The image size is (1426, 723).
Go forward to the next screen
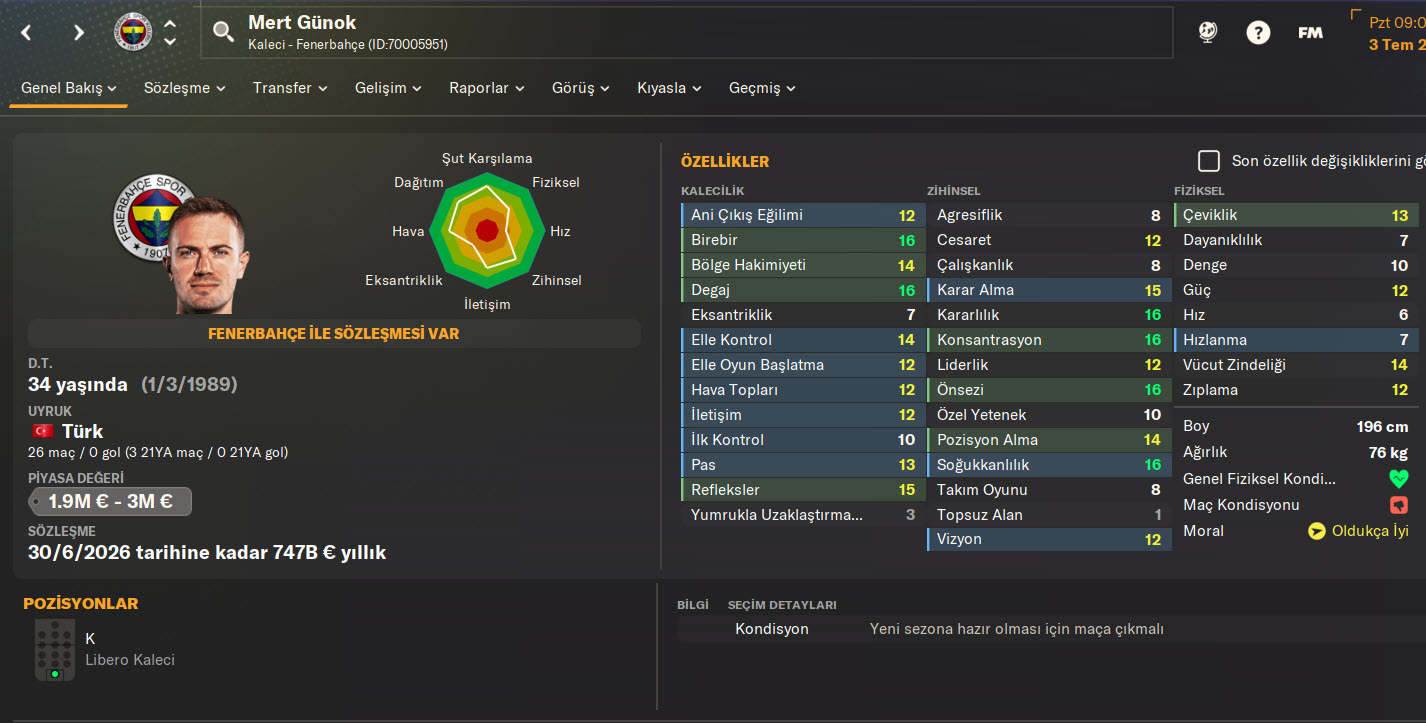[x=79, y=33]
